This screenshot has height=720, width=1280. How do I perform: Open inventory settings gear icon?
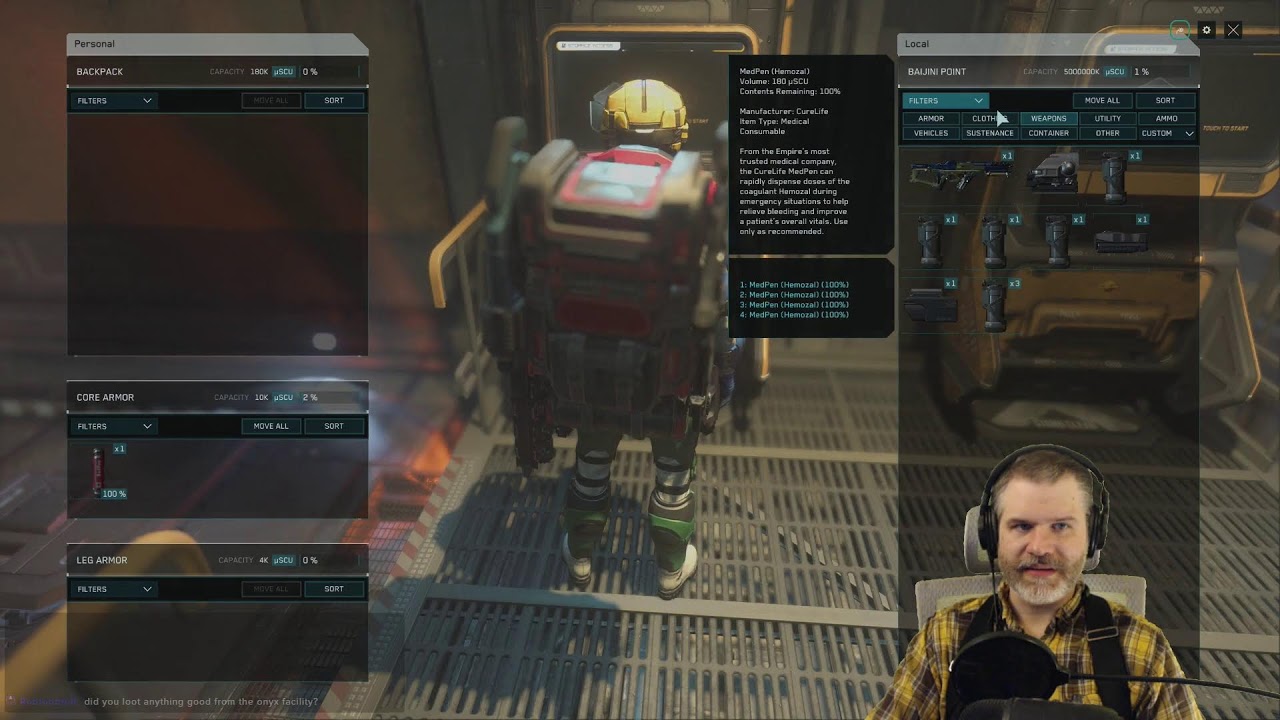coord(1206,30)
